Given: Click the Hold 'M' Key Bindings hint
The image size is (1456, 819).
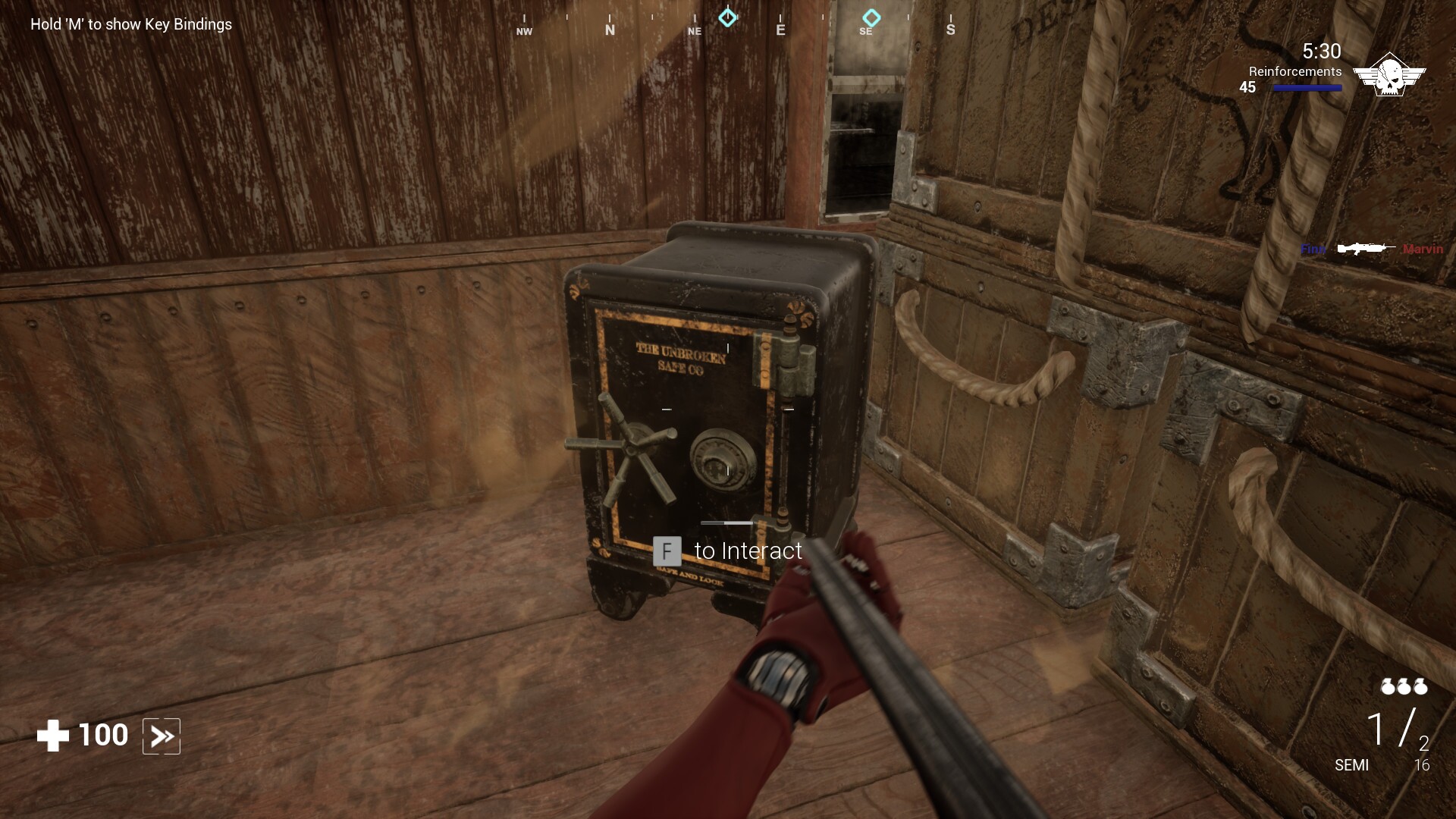Looking at the screenshot, I should (x=130, y=24).
